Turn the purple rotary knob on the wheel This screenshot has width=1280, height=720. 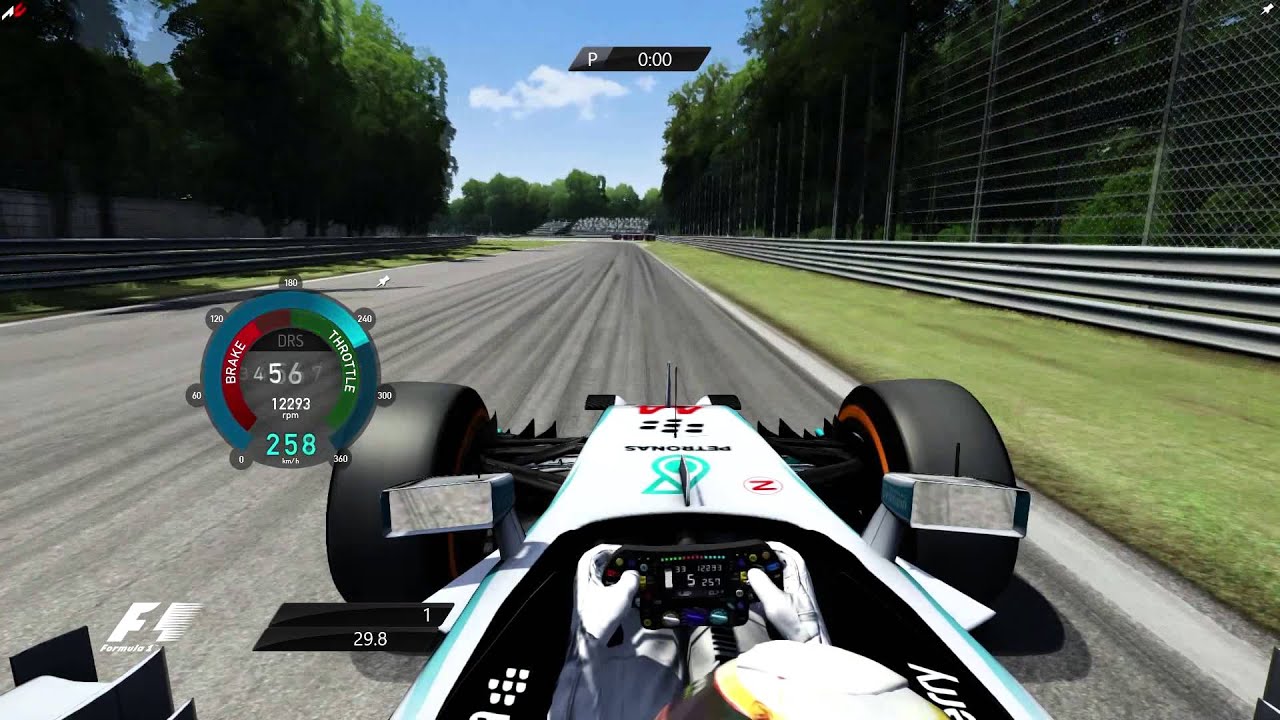pos(695,614)
